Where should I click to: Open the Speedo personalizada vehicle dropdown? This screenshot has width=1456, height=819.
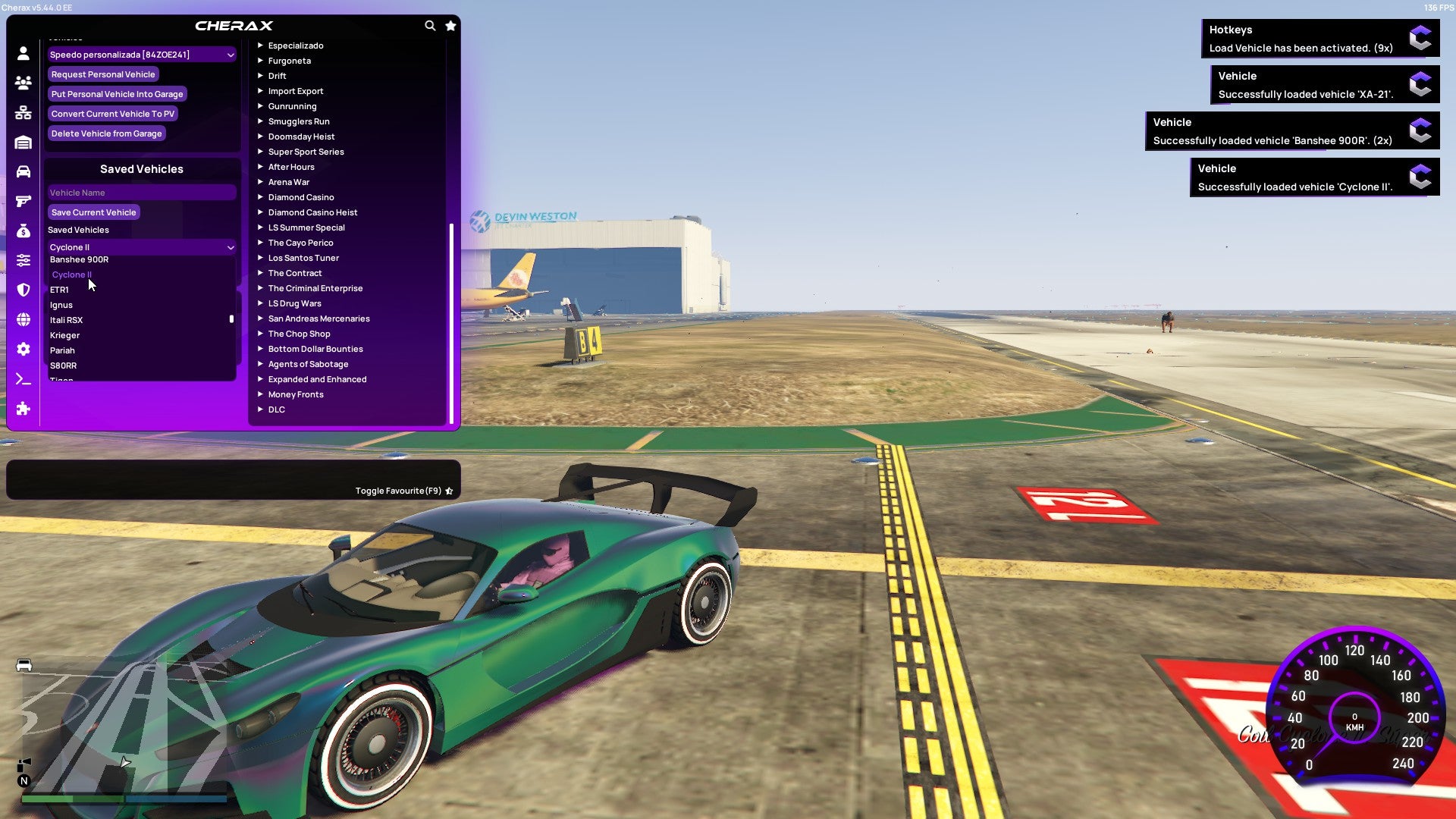[141, 54]
